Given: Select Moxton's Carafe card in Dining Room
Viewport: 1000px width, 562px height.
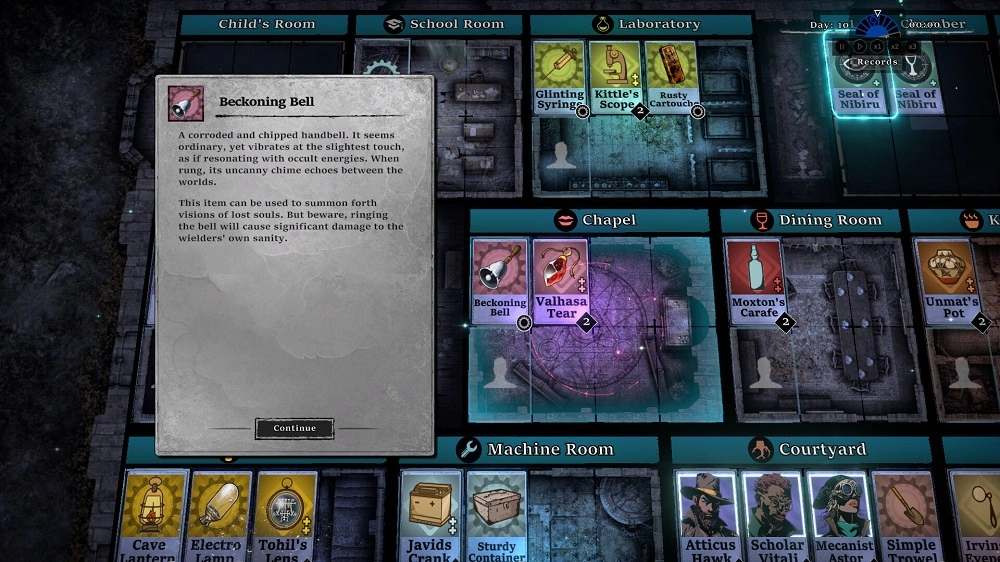Looking at the screenshot, I should click(x=755, y=280).
